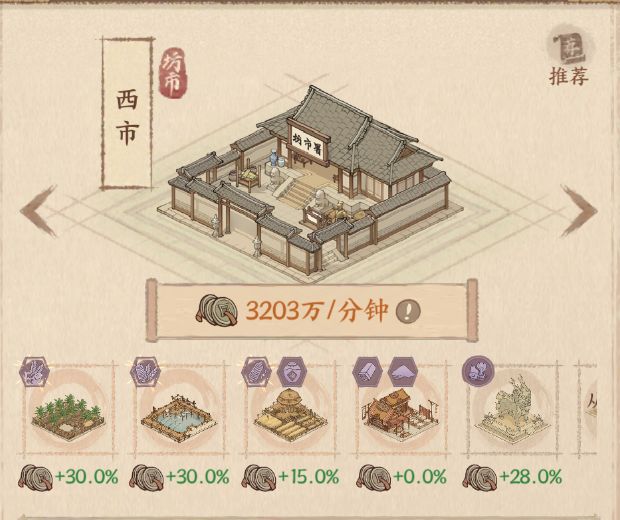Open the 推荐 recommendation button
The height and width of the screenshot is (520, 620).
[x=567, y=57]
